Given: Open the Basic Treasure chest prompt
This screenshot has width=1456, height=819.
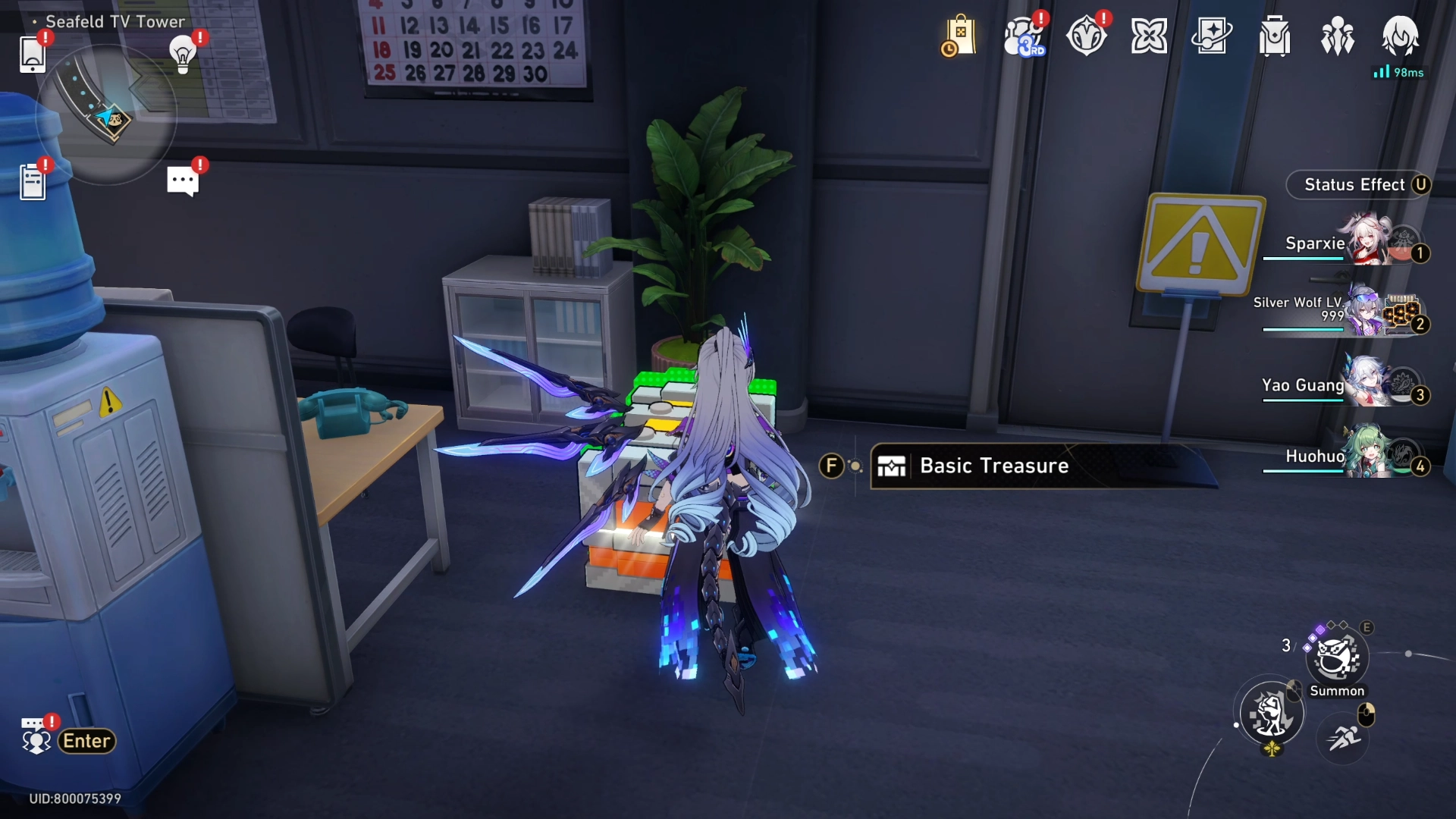Looking at the screenshot, I should coord(993,466).
